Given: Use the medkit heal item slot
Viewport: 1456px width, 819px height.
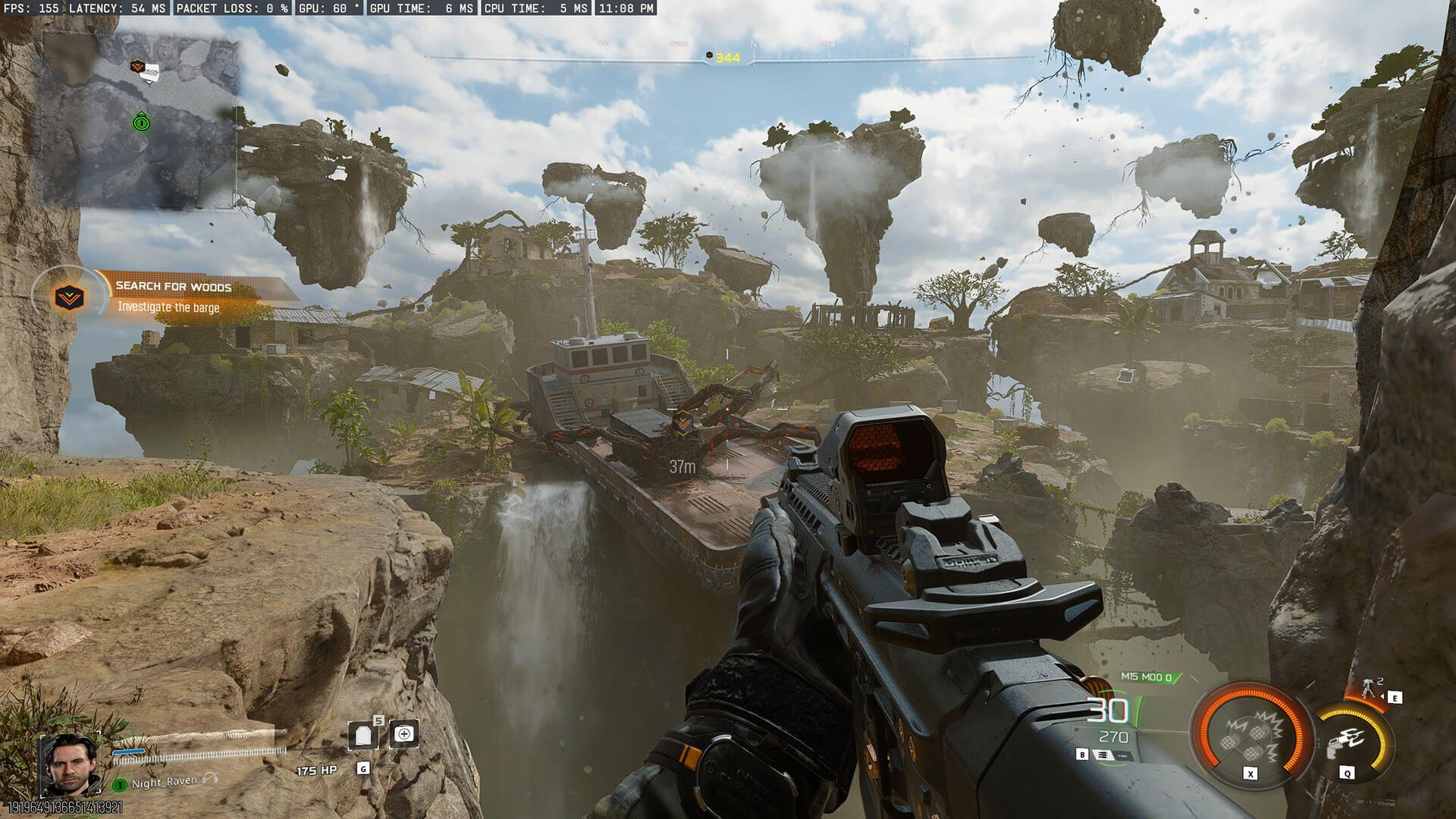Looking at the screenshot, I should click(404, 733).
